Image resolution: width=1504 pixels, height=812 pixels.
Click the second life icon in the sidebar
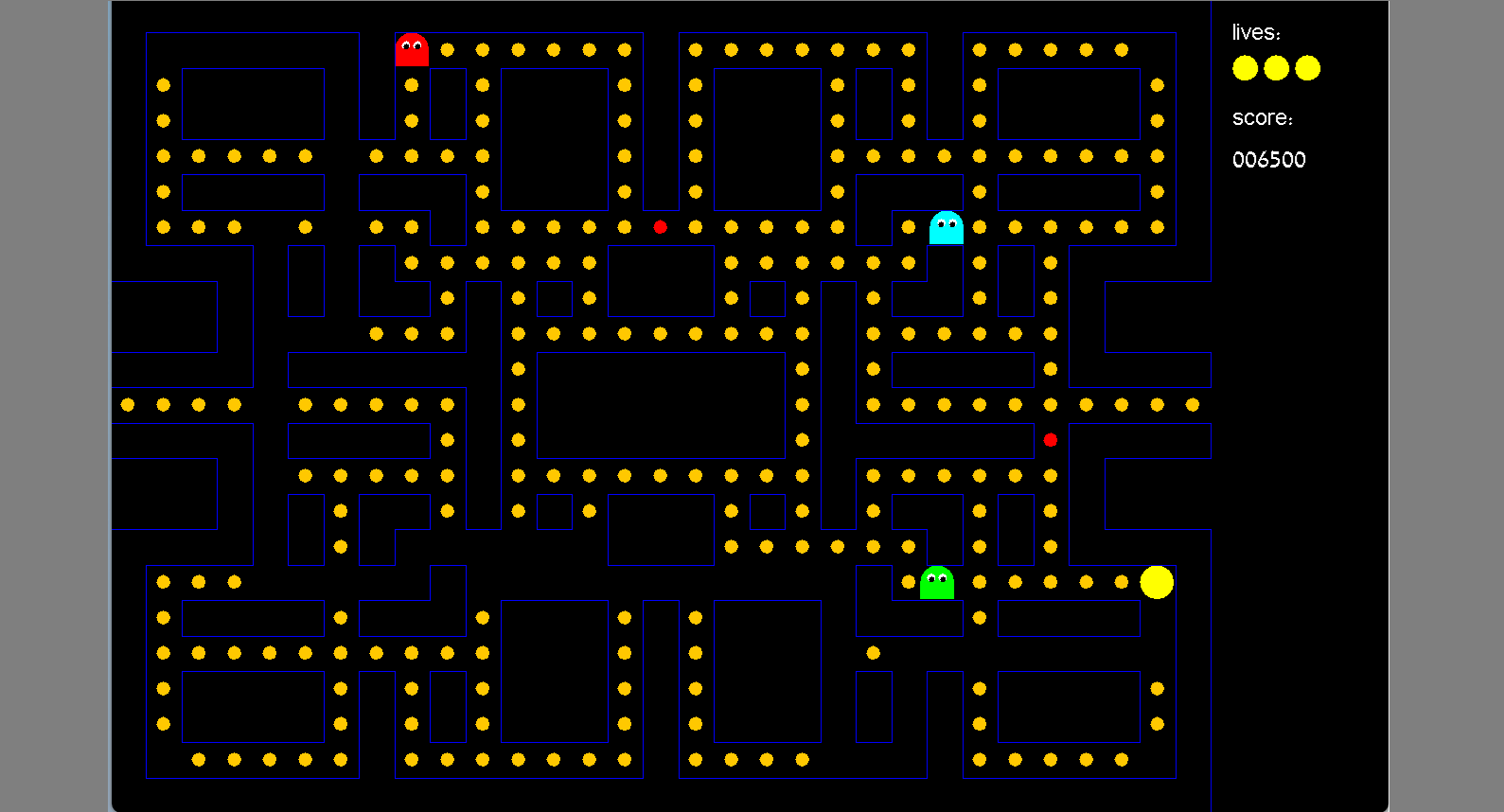click(x=1275, y=68)
